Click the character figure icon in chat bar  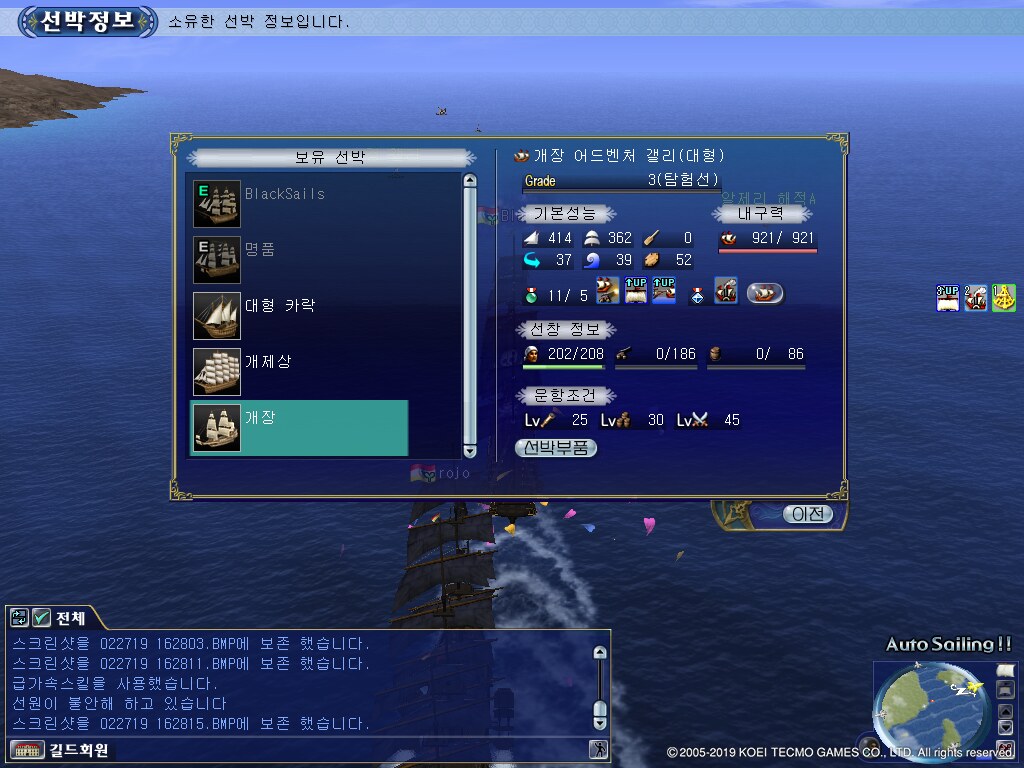pos(599,749)
